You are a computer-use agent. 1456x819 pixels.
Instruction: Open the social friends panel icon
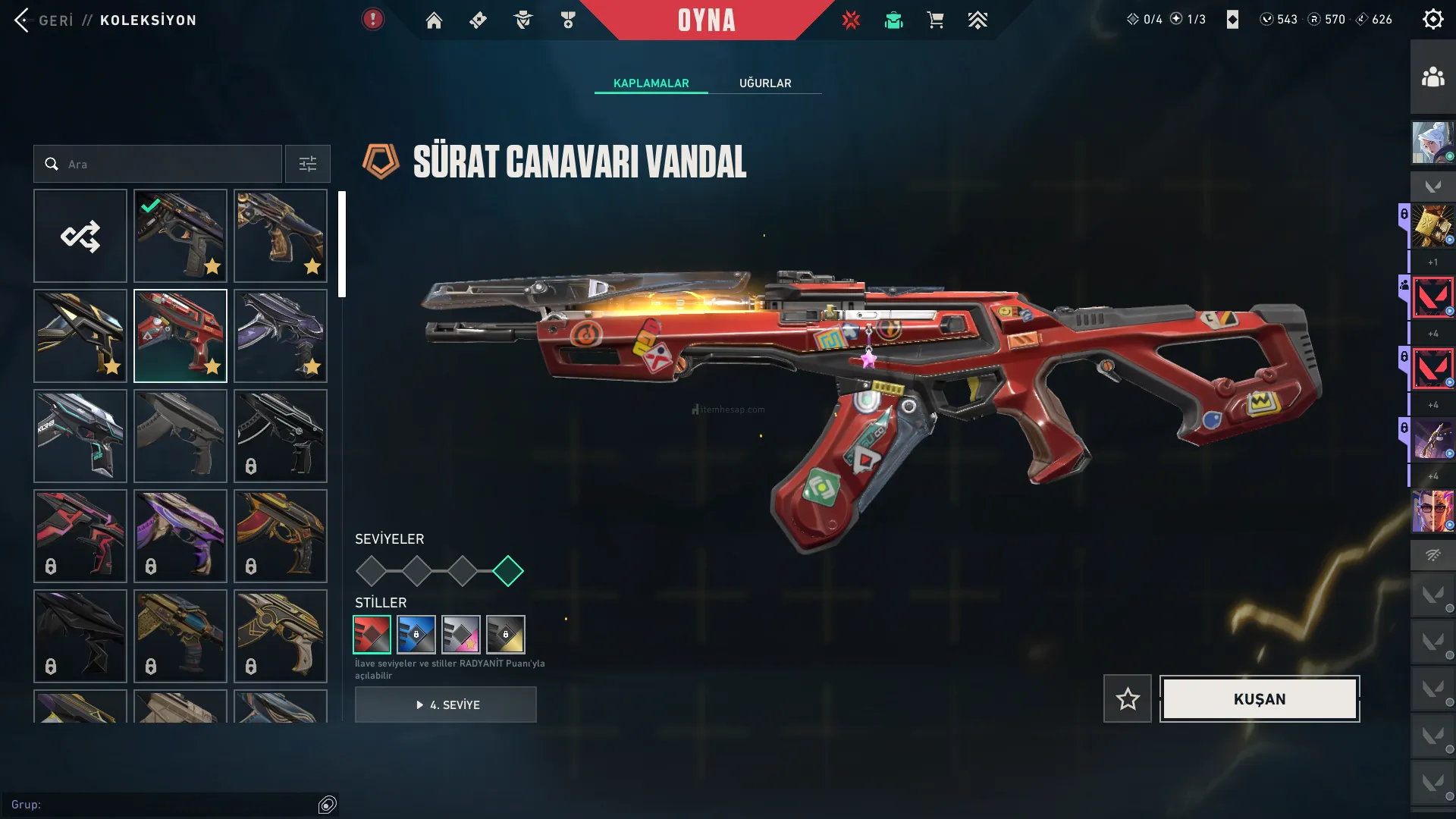pos(1432,77)
